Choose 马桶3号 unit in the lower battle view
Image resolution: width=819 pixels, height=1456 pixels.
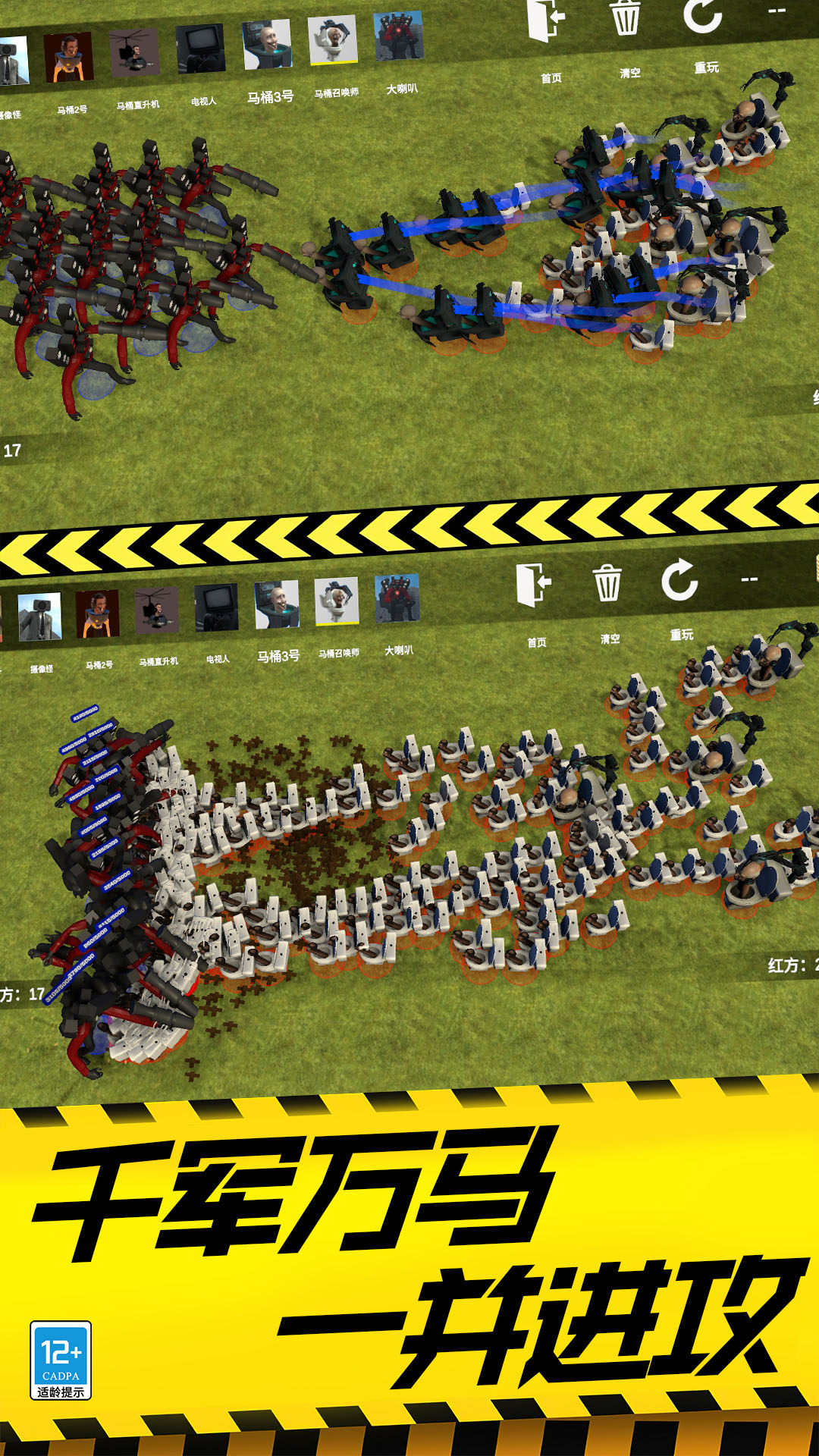click(277, 604)
